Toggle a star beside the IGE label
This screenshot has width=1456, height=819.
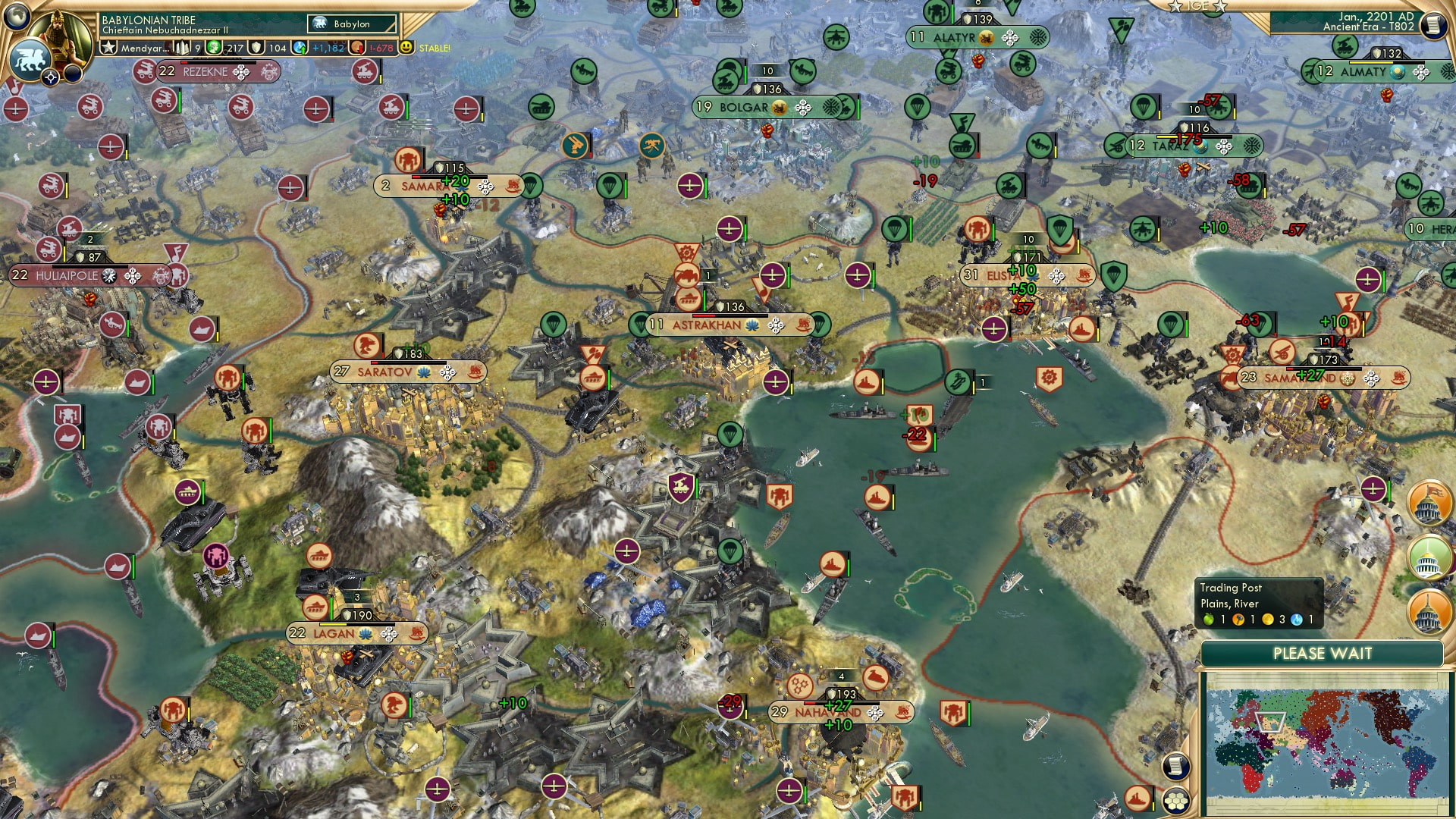[x=1176, y=6]
